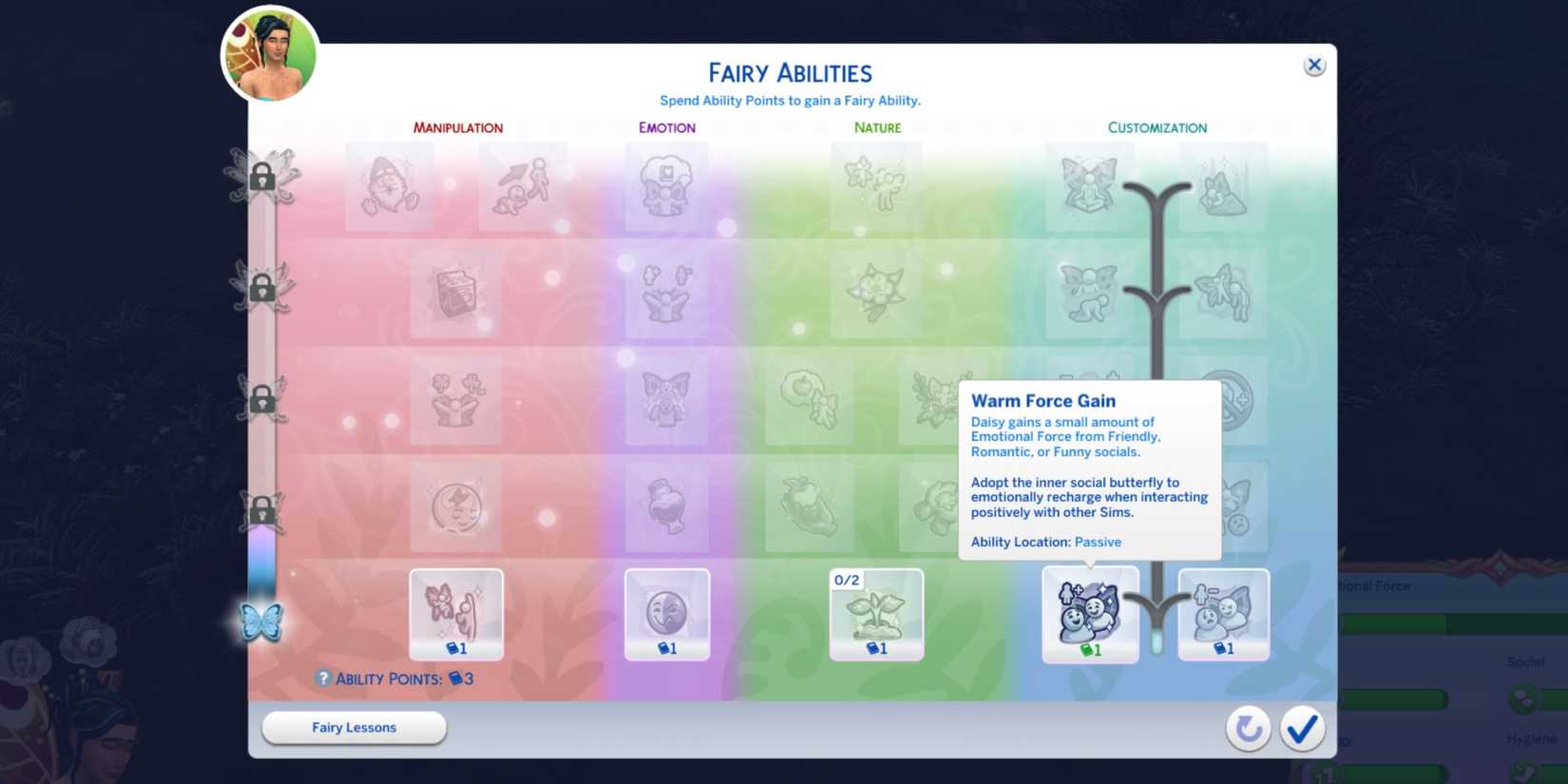
Task: Confirm choices with the checkmark button
Action: point(1302,728)
